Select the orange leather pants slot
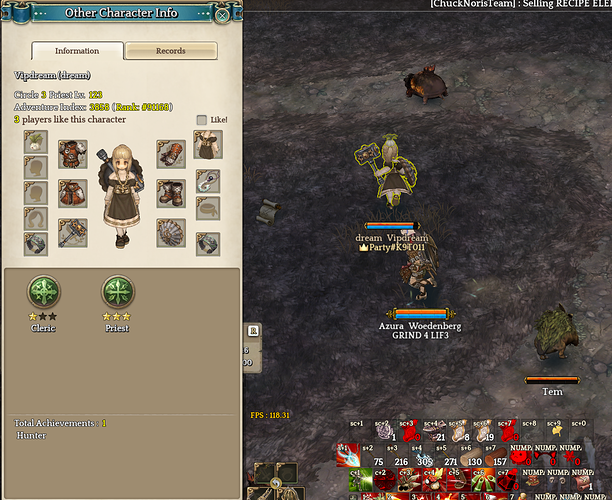The image size is (612, 500). click(72, 192)
